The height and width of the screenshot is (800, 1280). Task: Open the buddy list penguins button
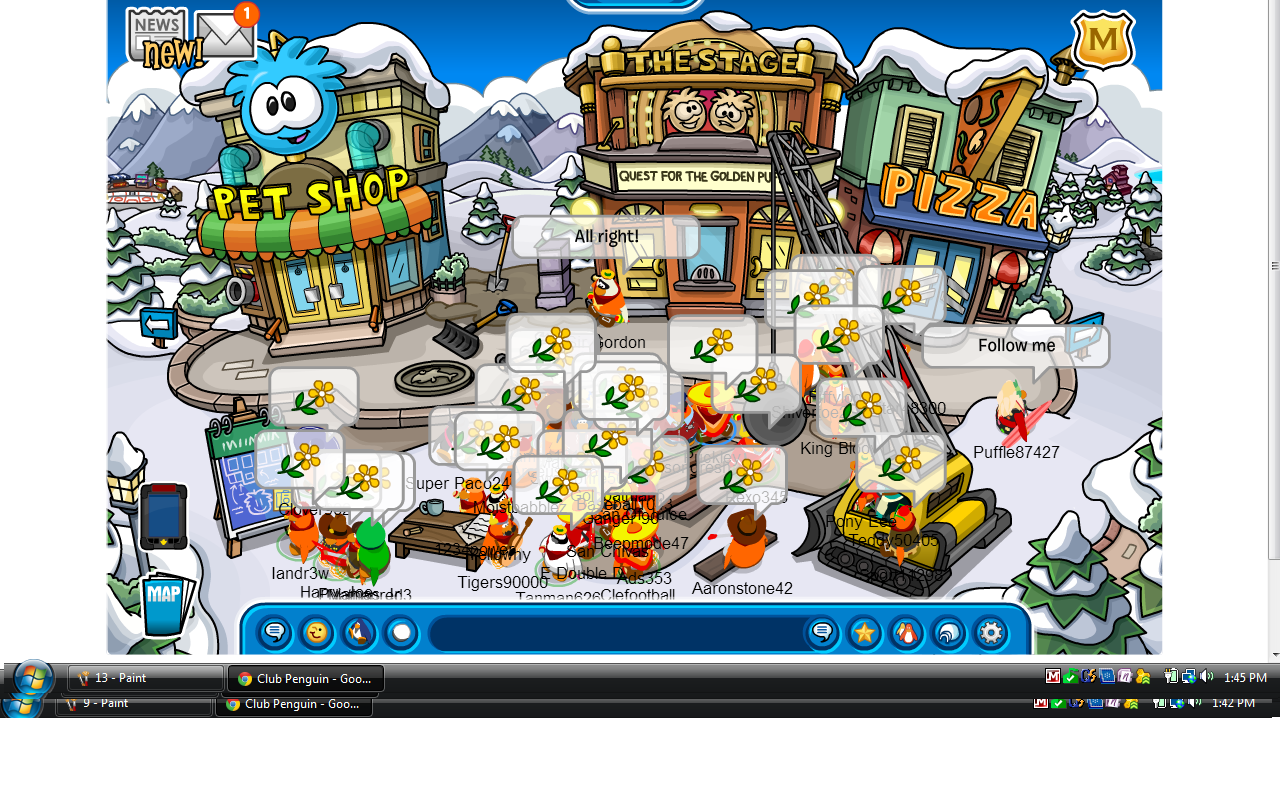click(906, 633)
